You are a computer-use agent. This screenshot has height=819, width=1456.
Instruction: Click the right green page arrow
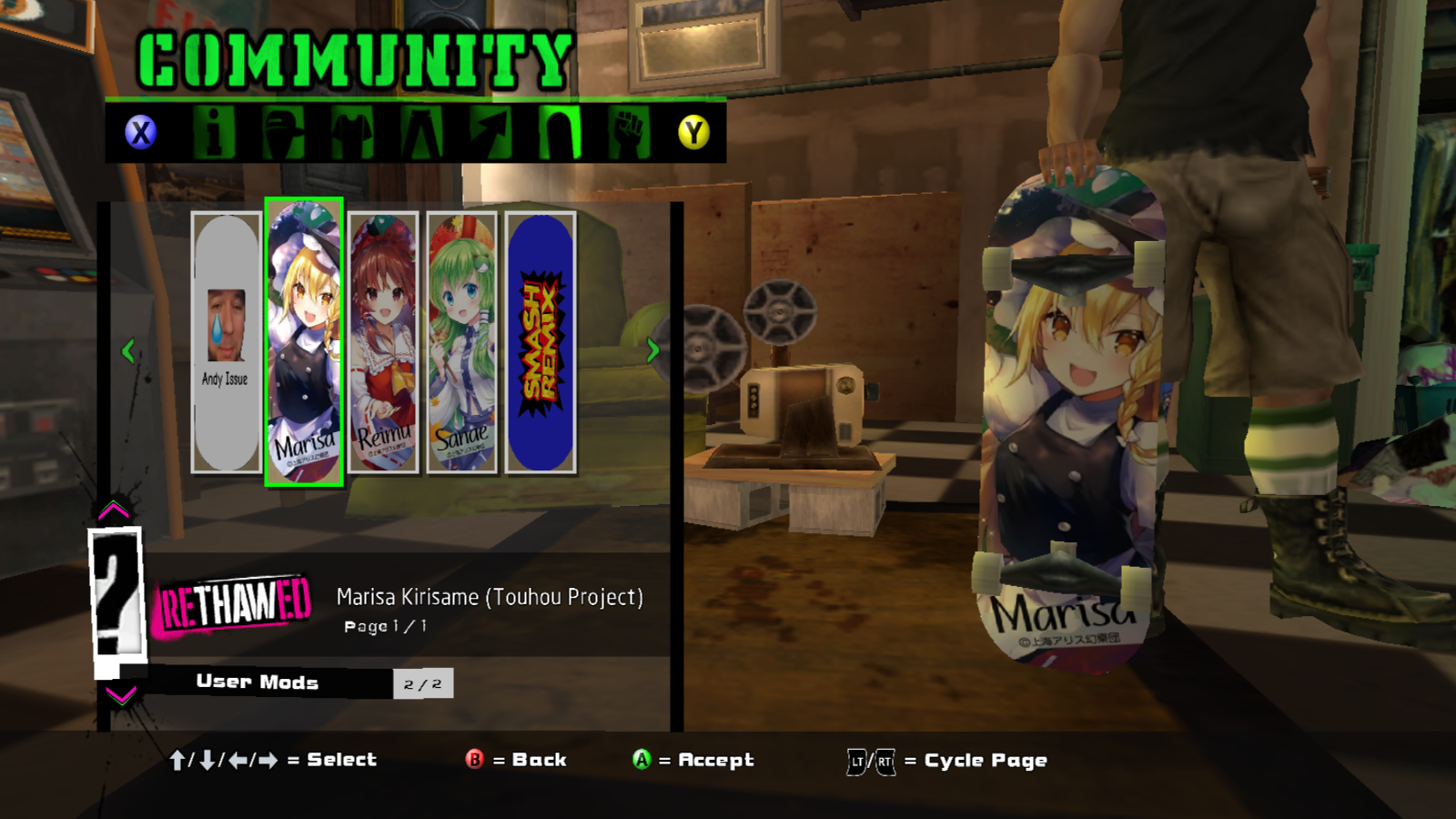652,350
